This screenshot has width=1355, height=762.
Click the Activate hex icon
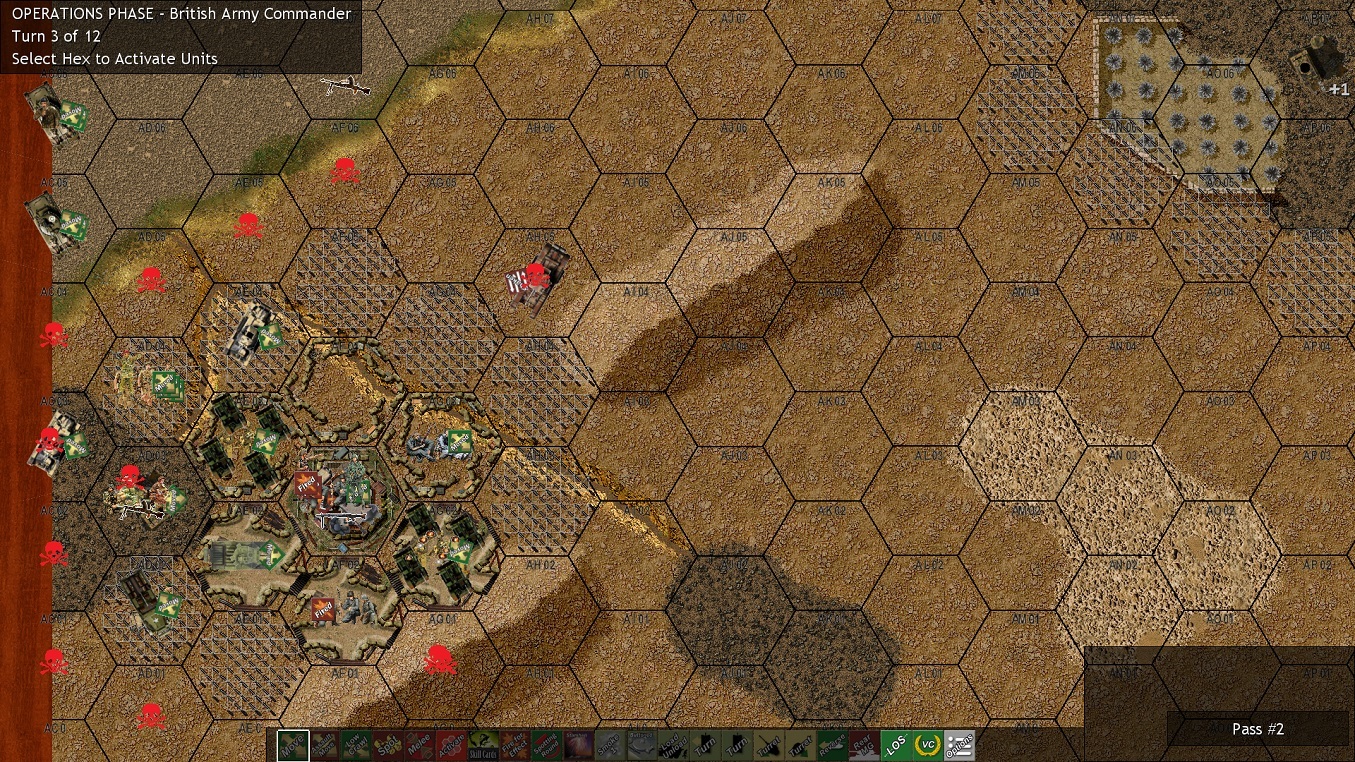449,746
